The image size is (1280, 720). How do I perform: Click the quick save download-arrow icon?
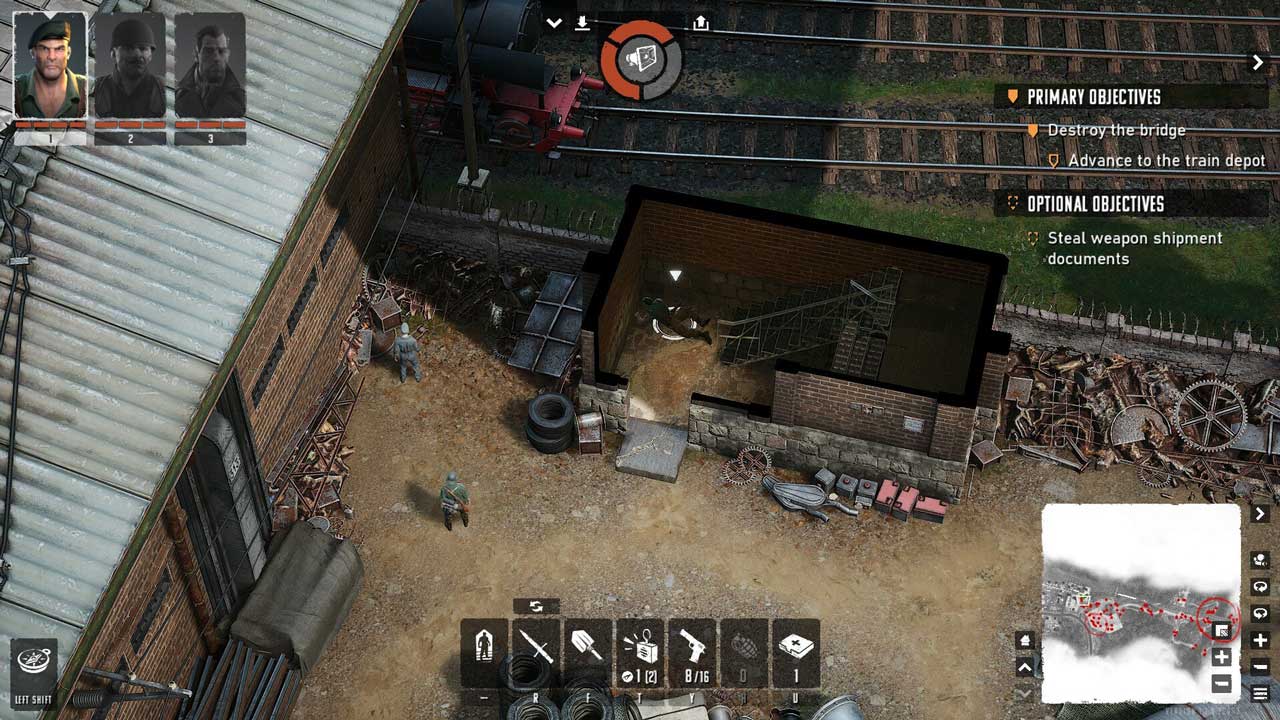pyautogui.click(x=582, y=23)
